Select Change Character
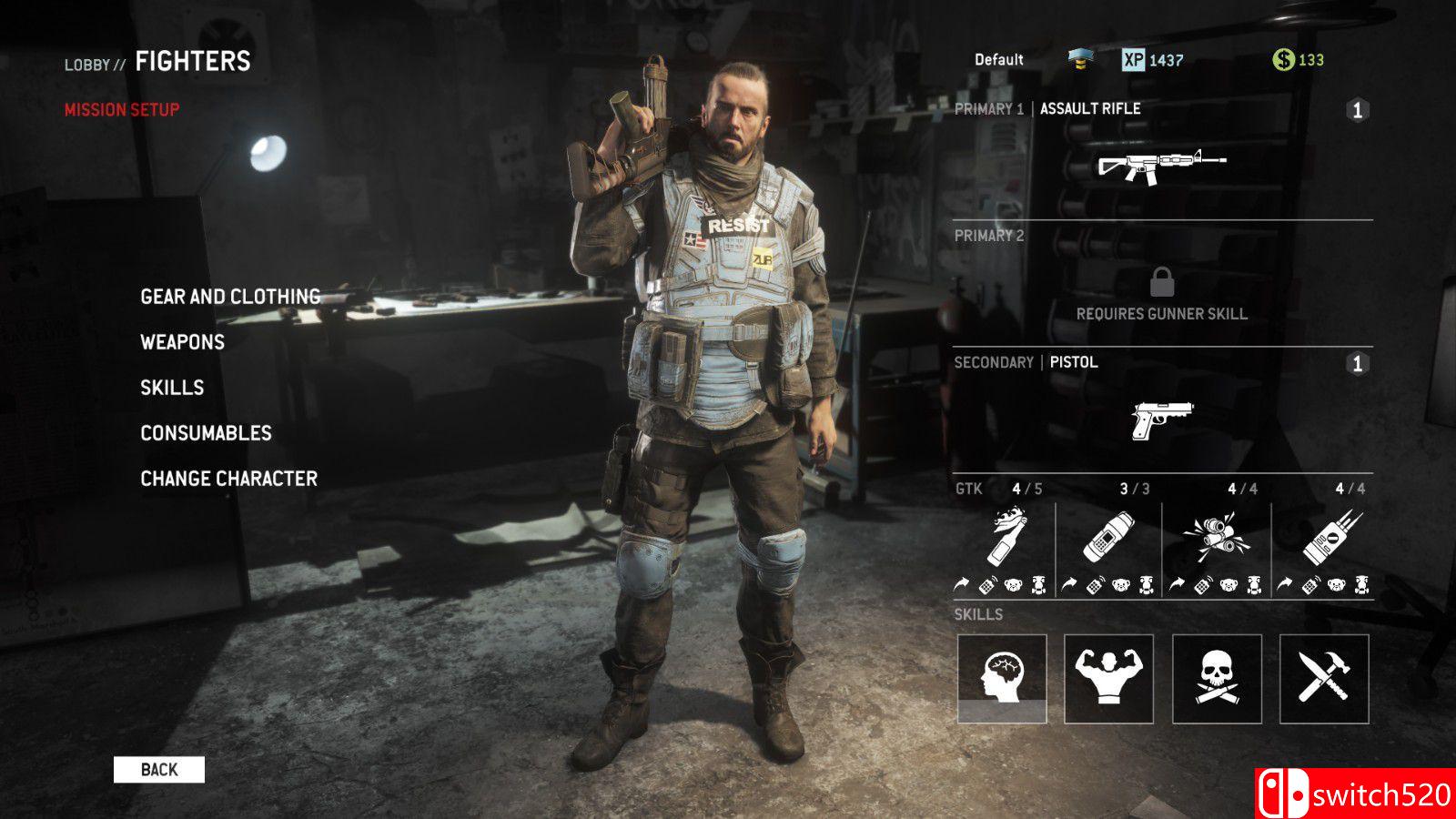Screen dimensions: 1456x819 (x=228, y=479)
